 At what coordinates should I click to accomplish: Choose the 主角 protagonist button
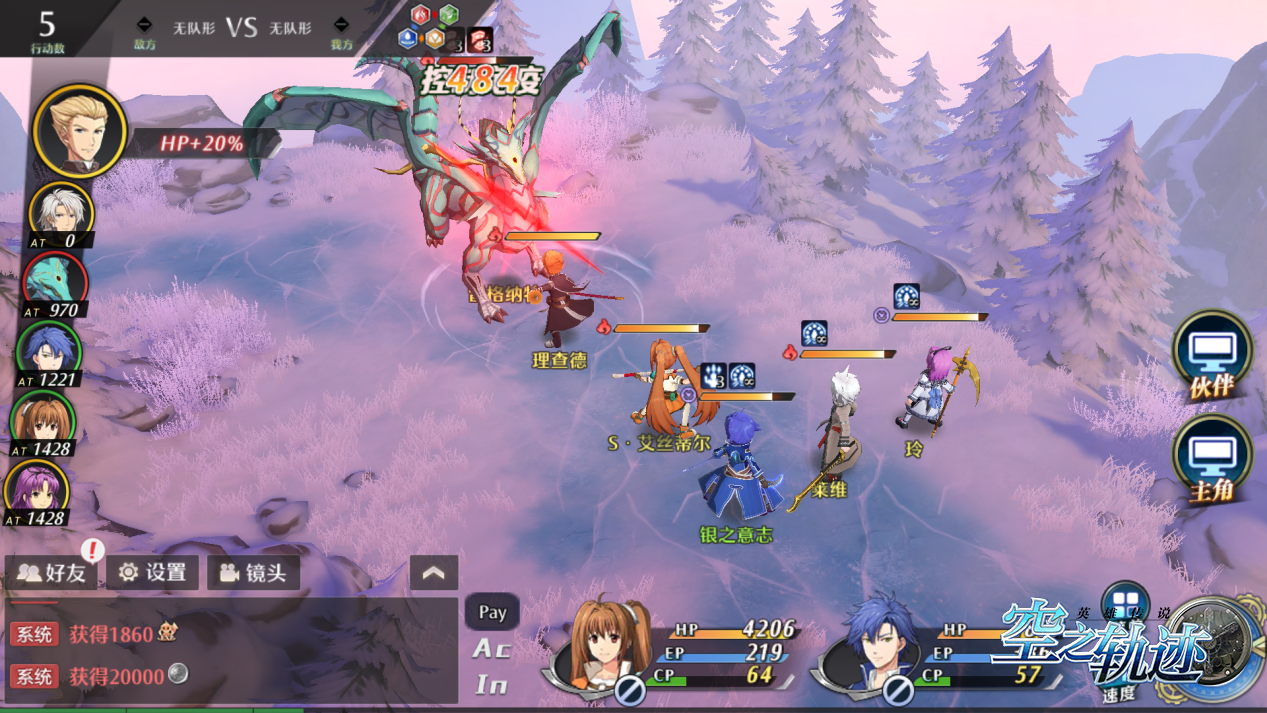pyautogui.click(x=1211, y=460)
